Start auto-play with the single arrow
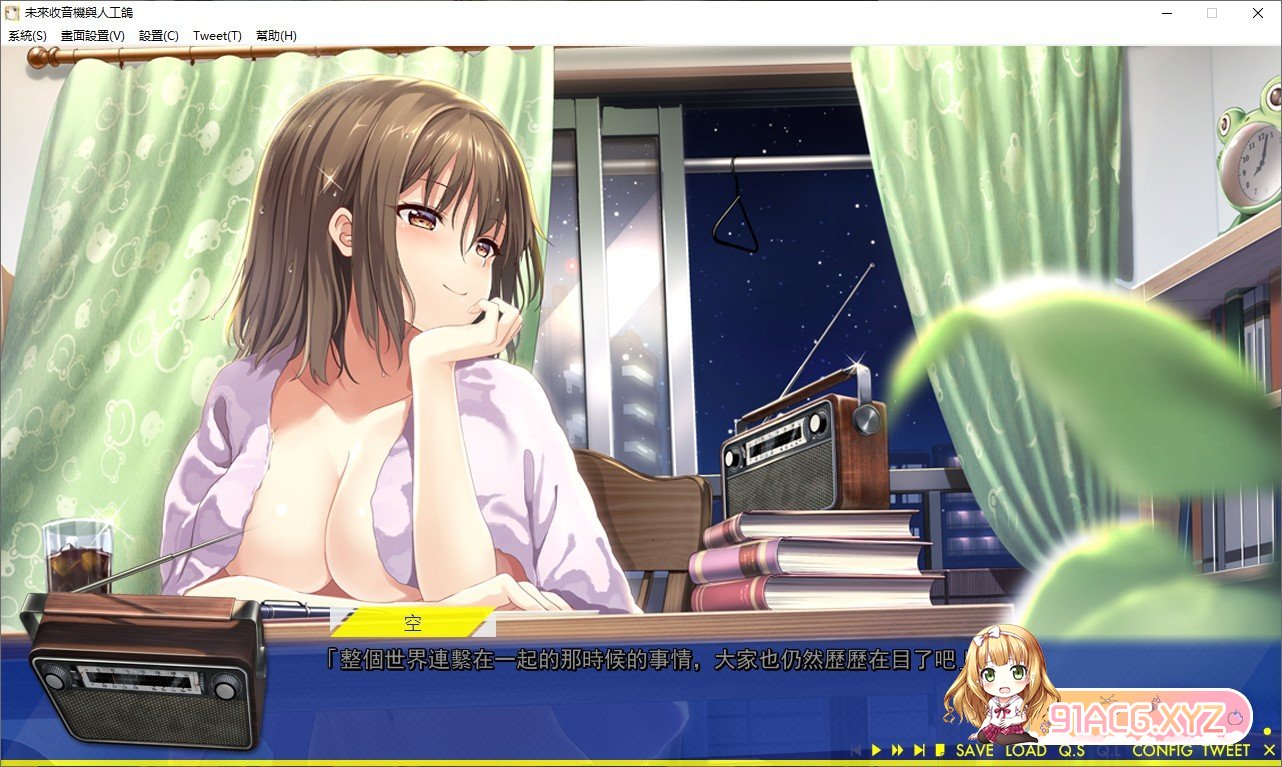The height and width of the screenshot is (767, 1282). (876, 750)
